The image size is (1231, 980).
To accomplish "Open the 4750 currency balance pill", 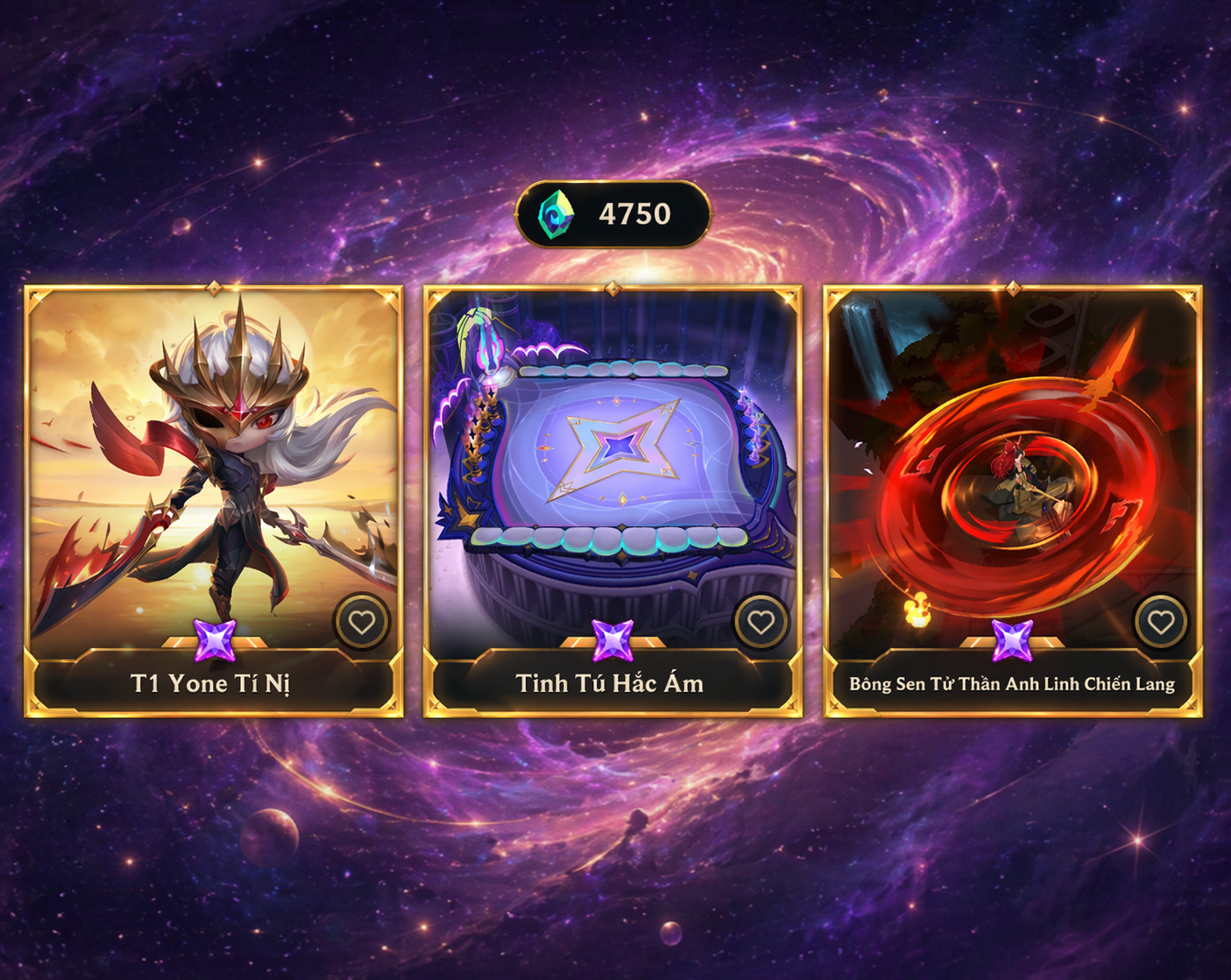I will coord(612,214).
